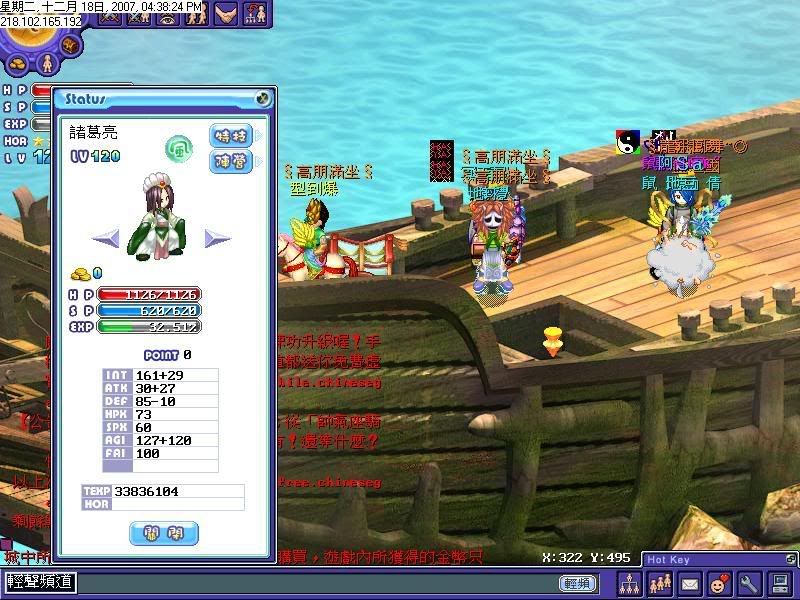Show previous character with the left arrow
This screenshot has width=800, height=600.
(106, 238)
